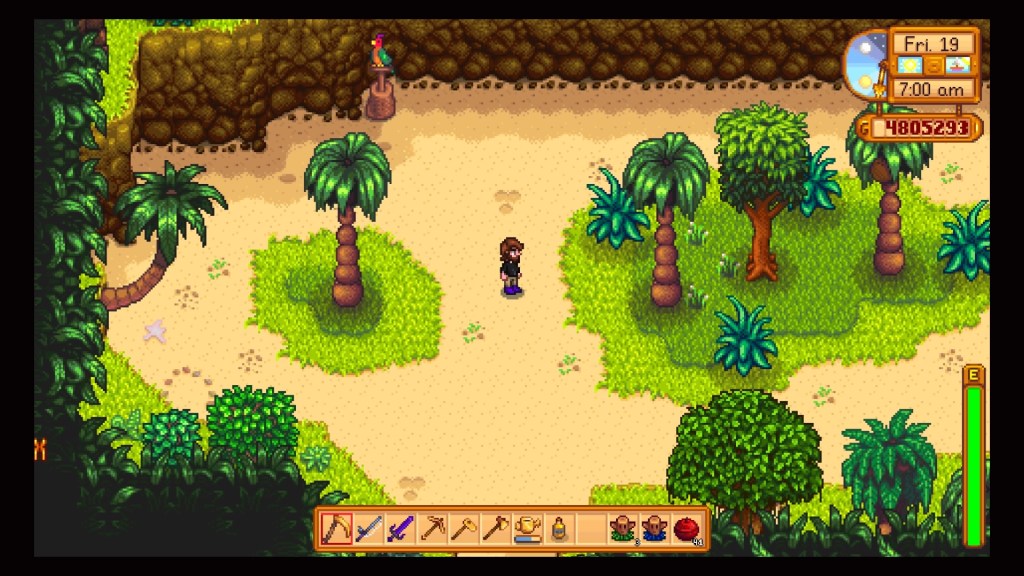The image size is (1024, 576).
Task: Equip the blue-bladed sword slot
Action: (369, 528)
